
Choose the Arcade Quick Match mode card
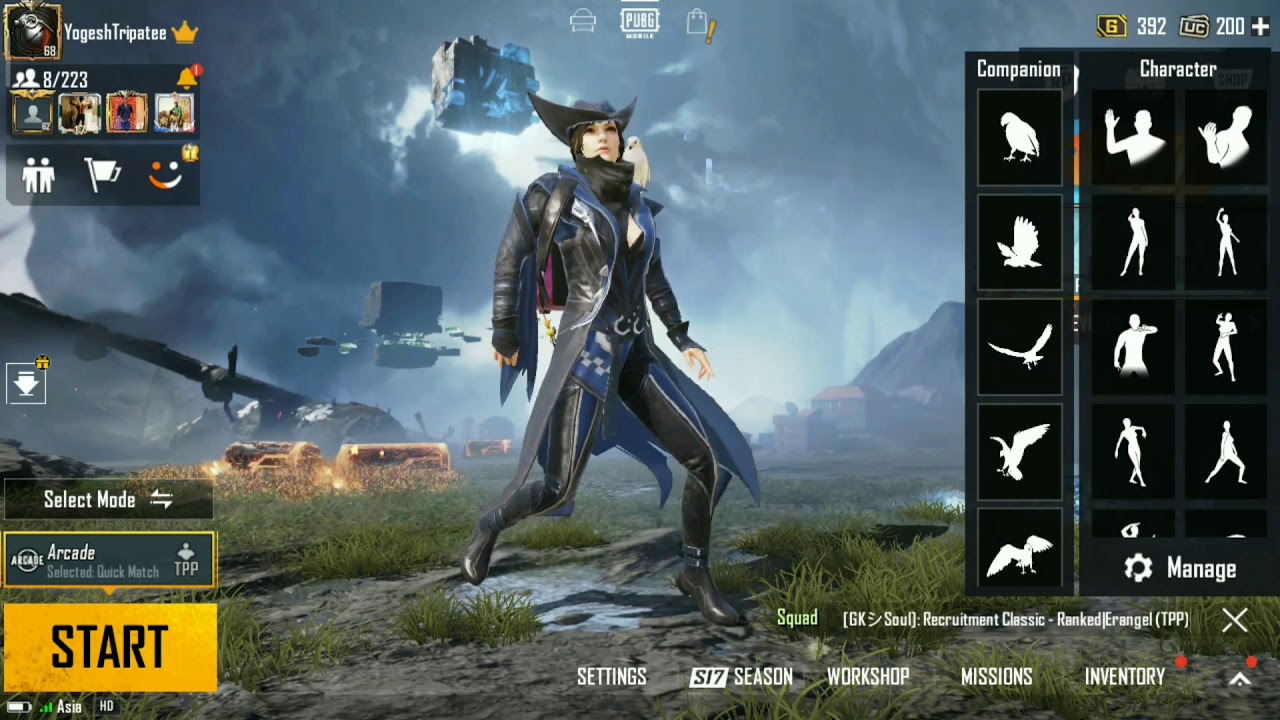(109, 560)
